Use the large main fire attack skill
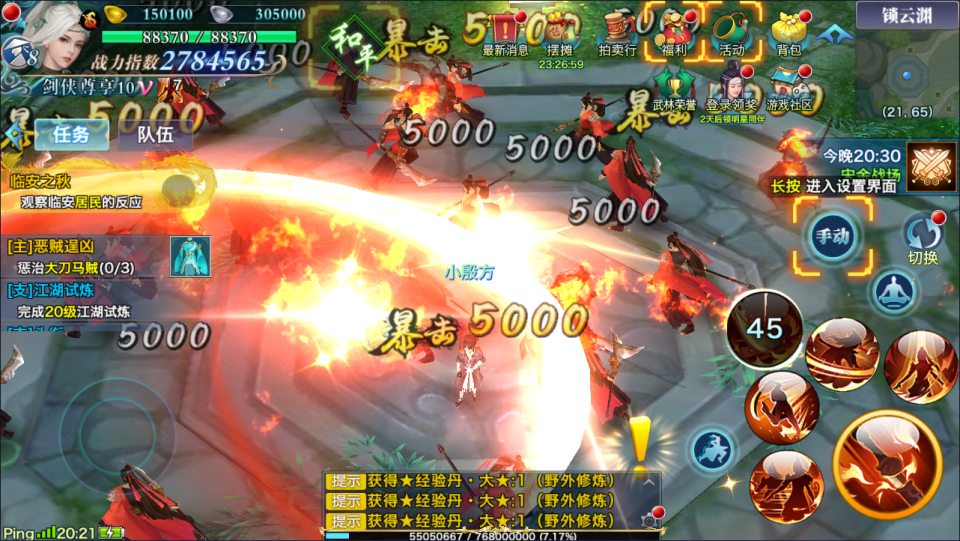Image resolution: width=960 pixels, height=541 pixels. (886, 462)
